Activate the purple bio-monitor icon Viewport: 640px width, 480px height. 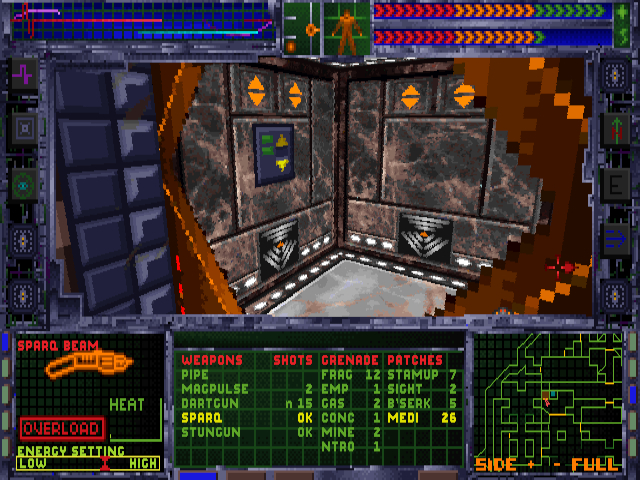23,73
